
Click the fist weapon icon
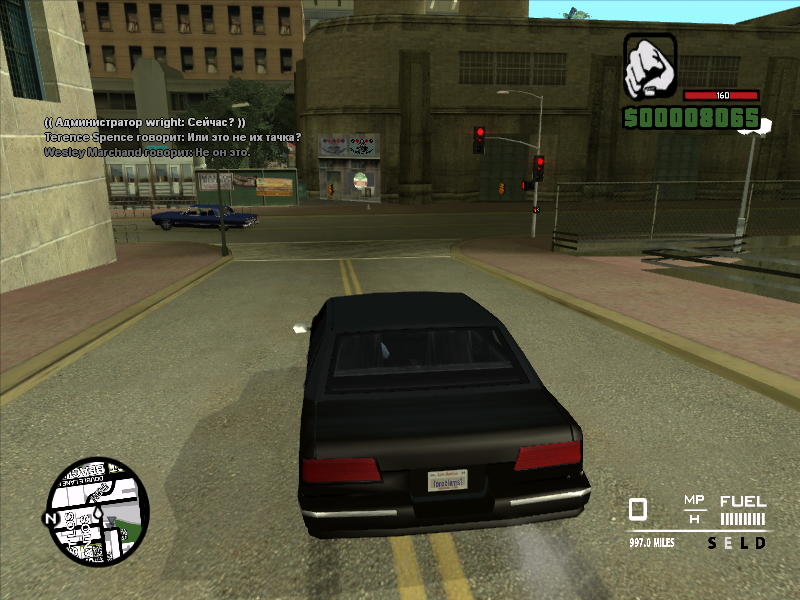(650, 67)
